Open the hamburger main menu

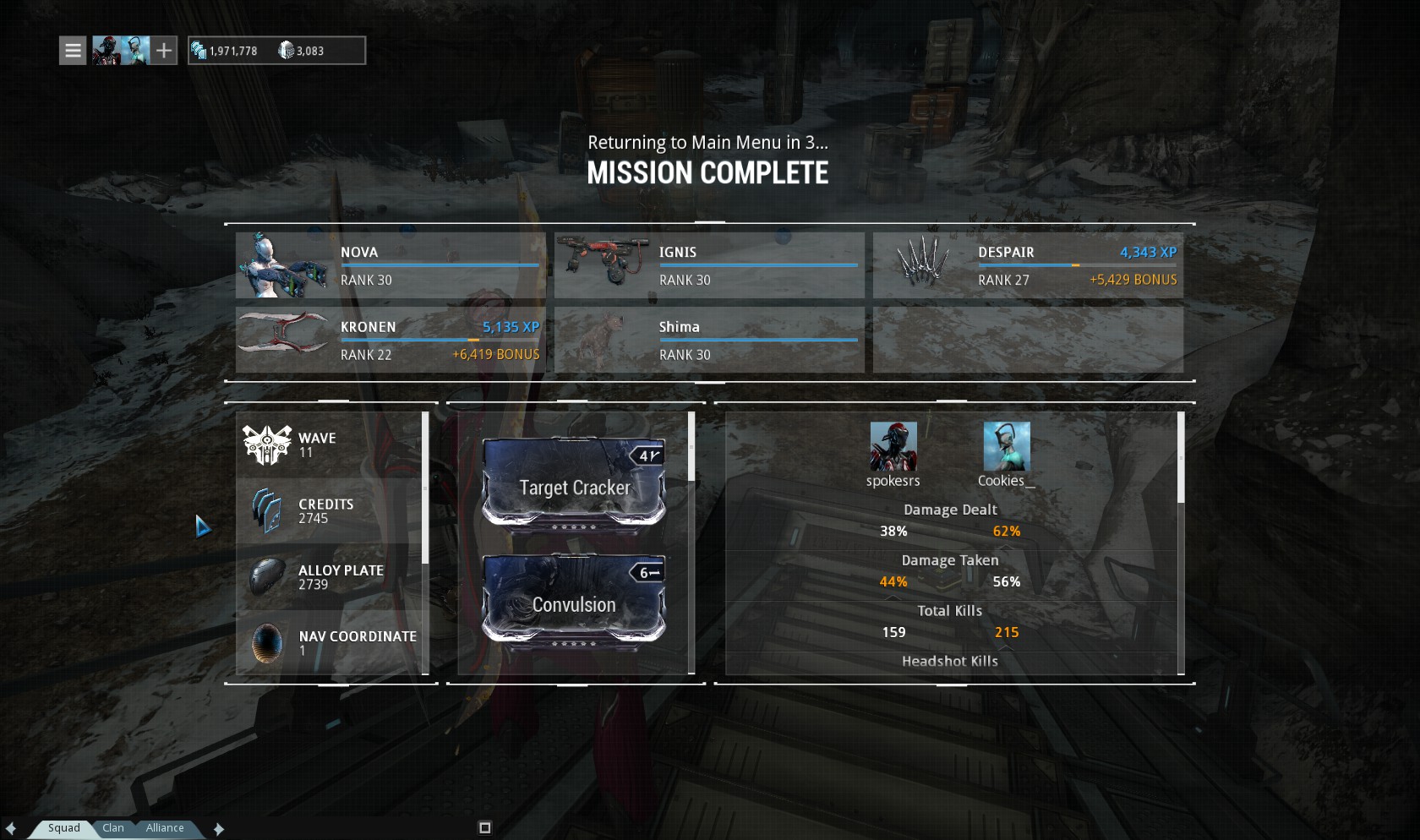pos(74,51)
